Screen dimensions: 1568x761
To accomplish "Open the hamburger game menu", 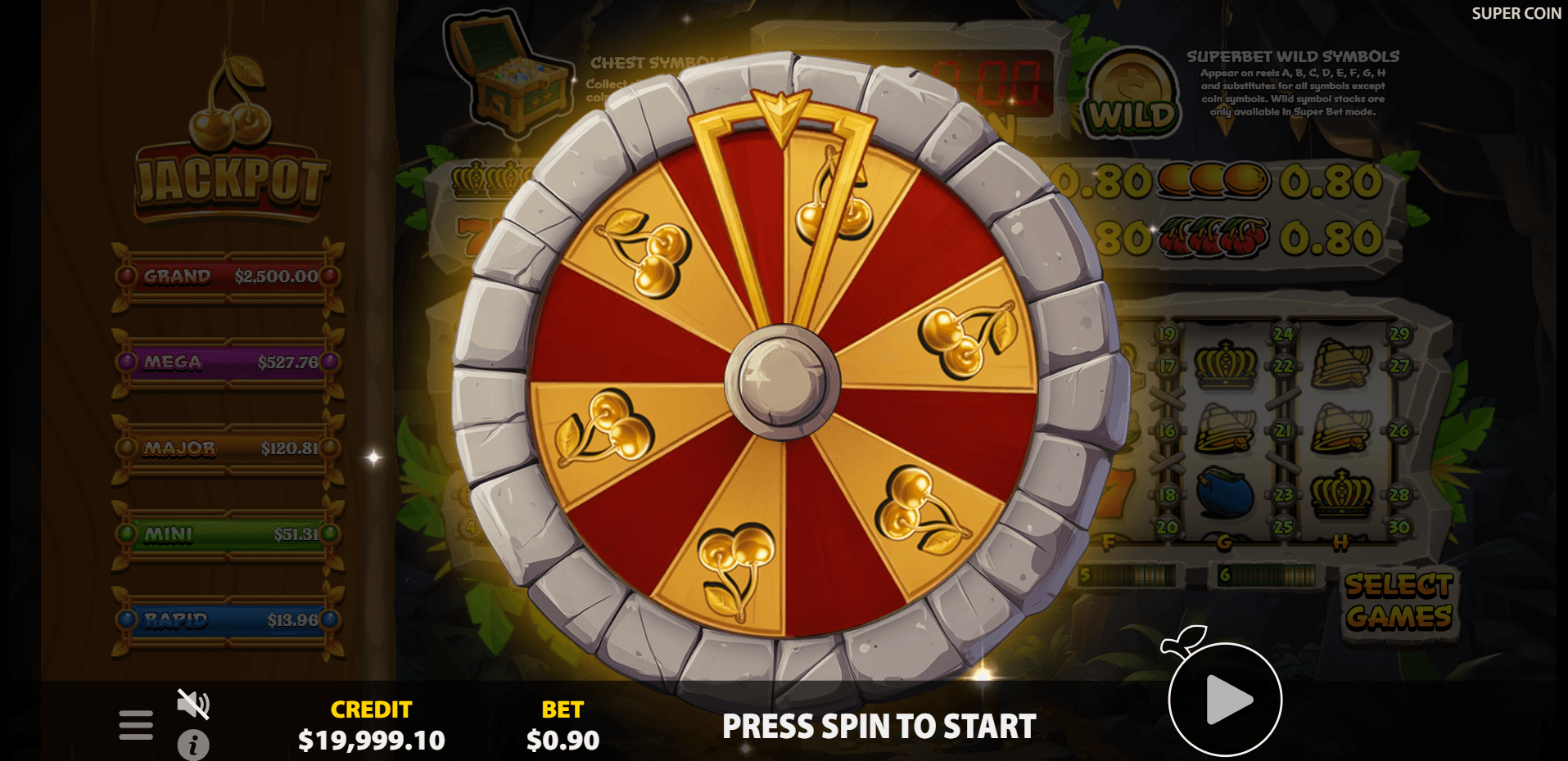I will (136, 724).
